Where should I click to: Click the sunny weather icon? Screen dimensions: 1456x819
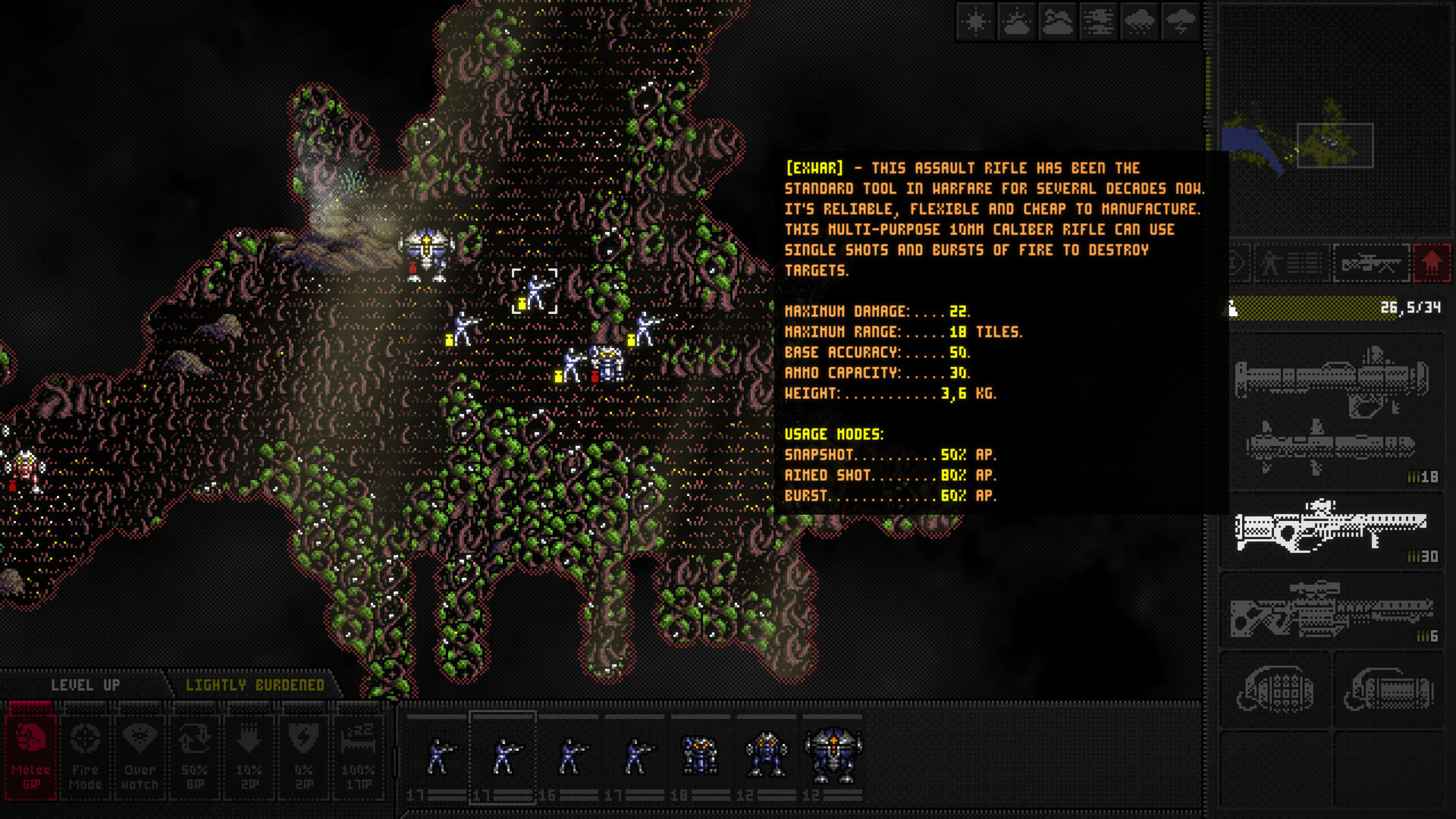pos(975,23)
